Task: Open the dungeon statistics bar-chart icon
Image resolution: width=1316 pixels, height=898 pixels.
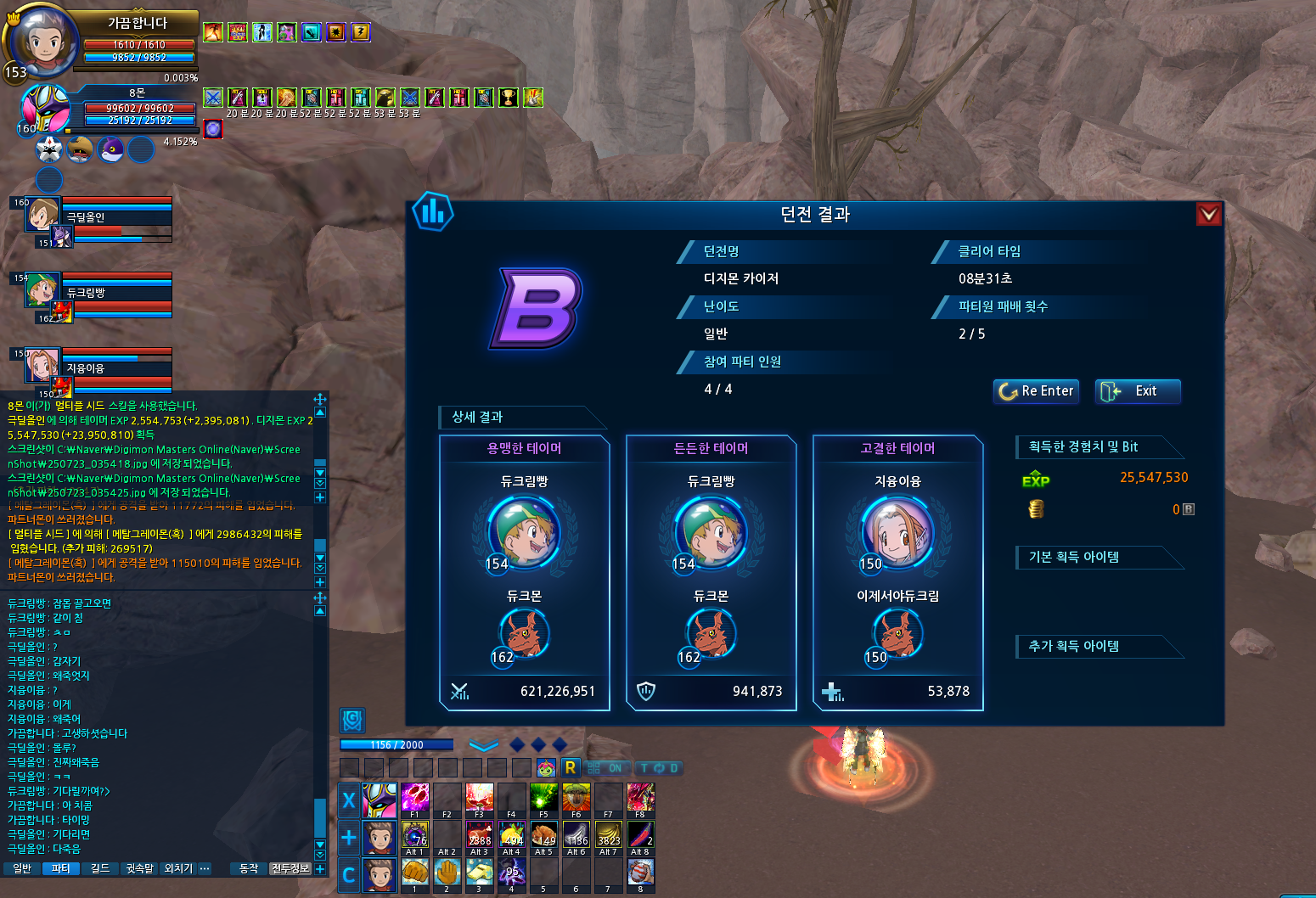Action: click(x=433, y=211)
